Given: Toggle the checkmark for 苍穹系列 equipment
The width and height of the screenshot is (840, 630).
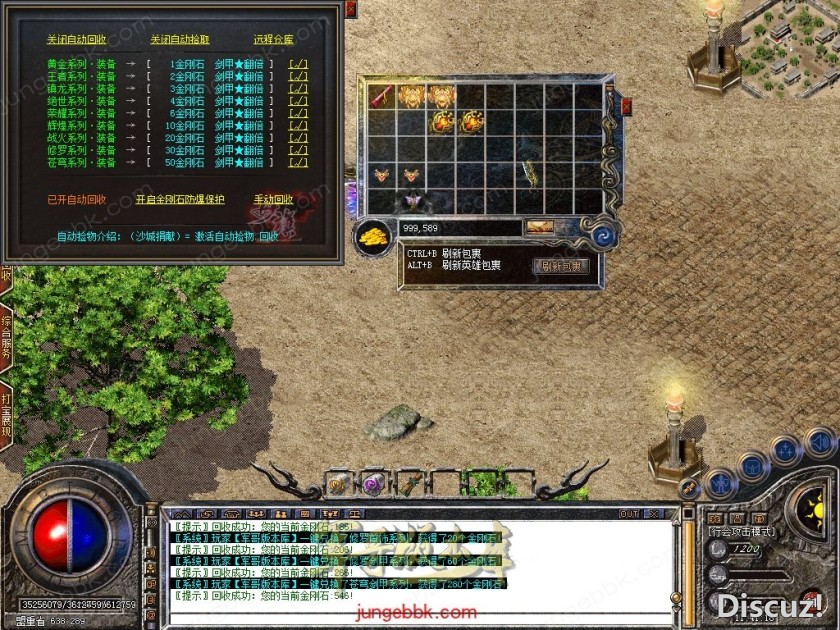Looking at the screenshot, I should [298, 161].
